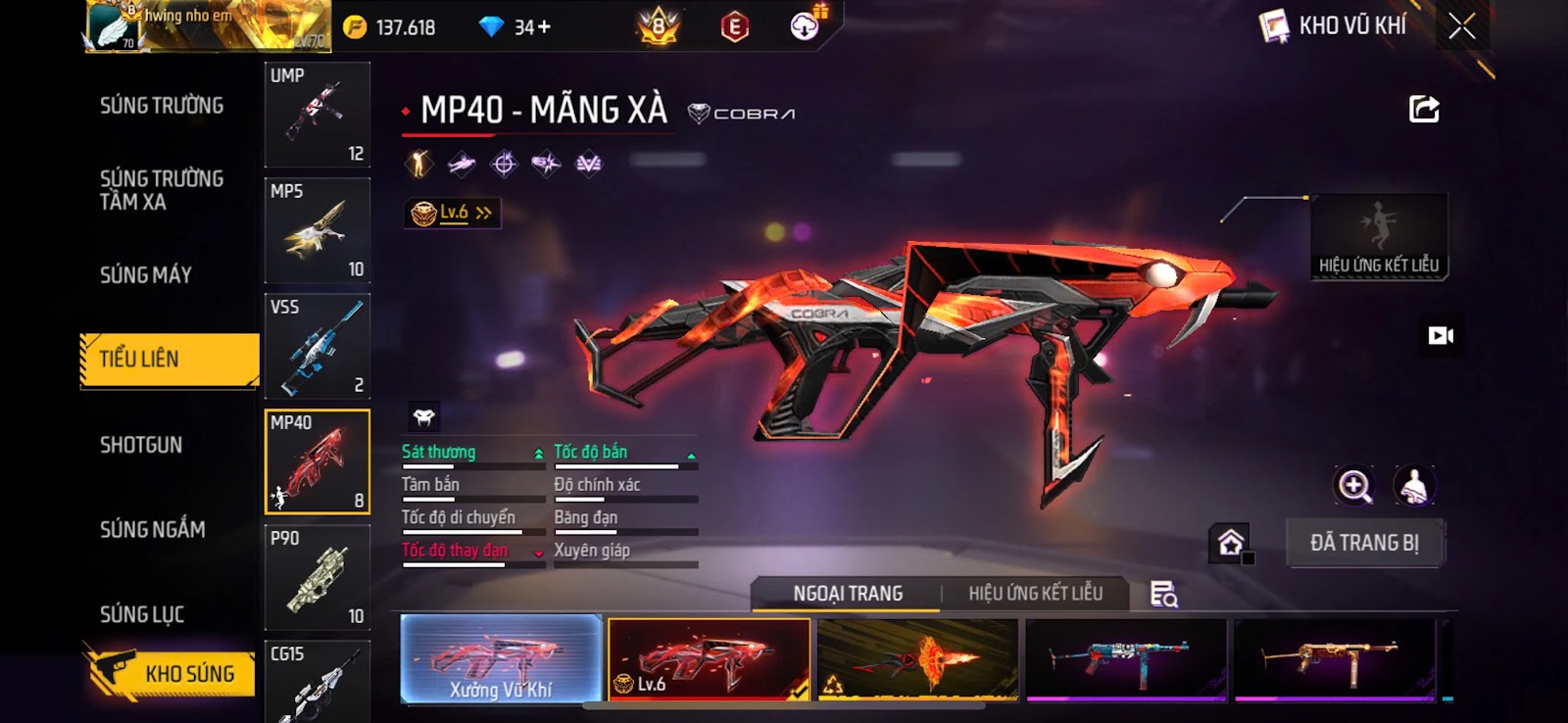Viewport: 1568px width, 723px height.
Task: Select the Súng Trường category
Action: (162, 106)
